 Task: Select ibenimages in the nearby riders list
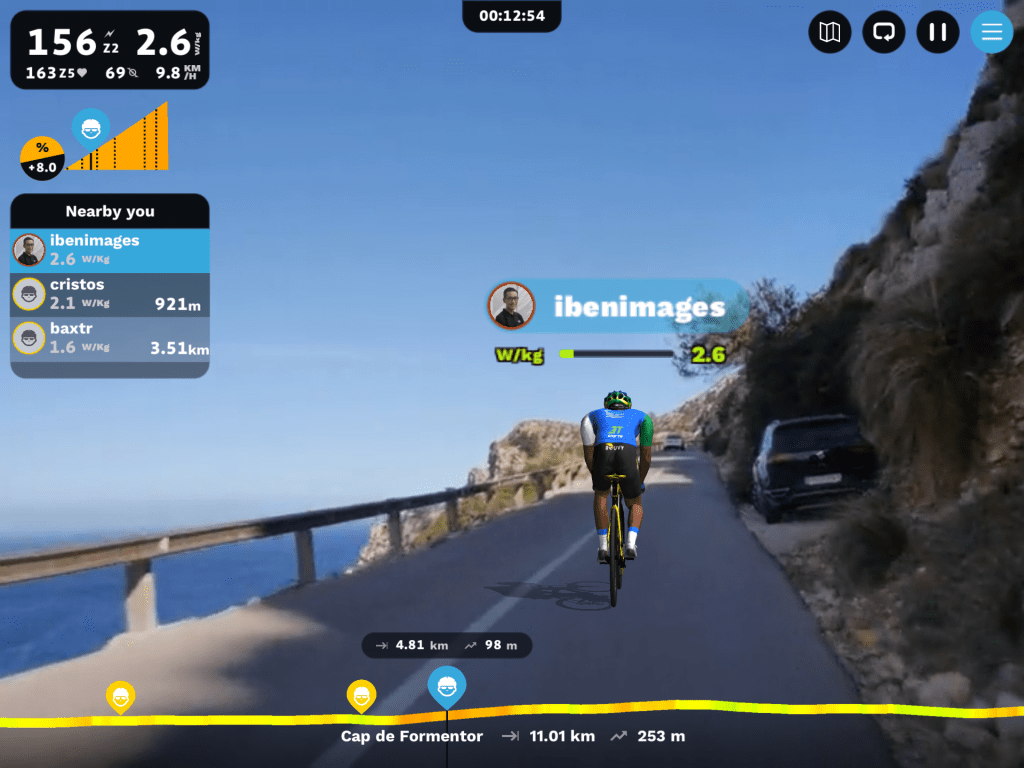pos(110,250)
